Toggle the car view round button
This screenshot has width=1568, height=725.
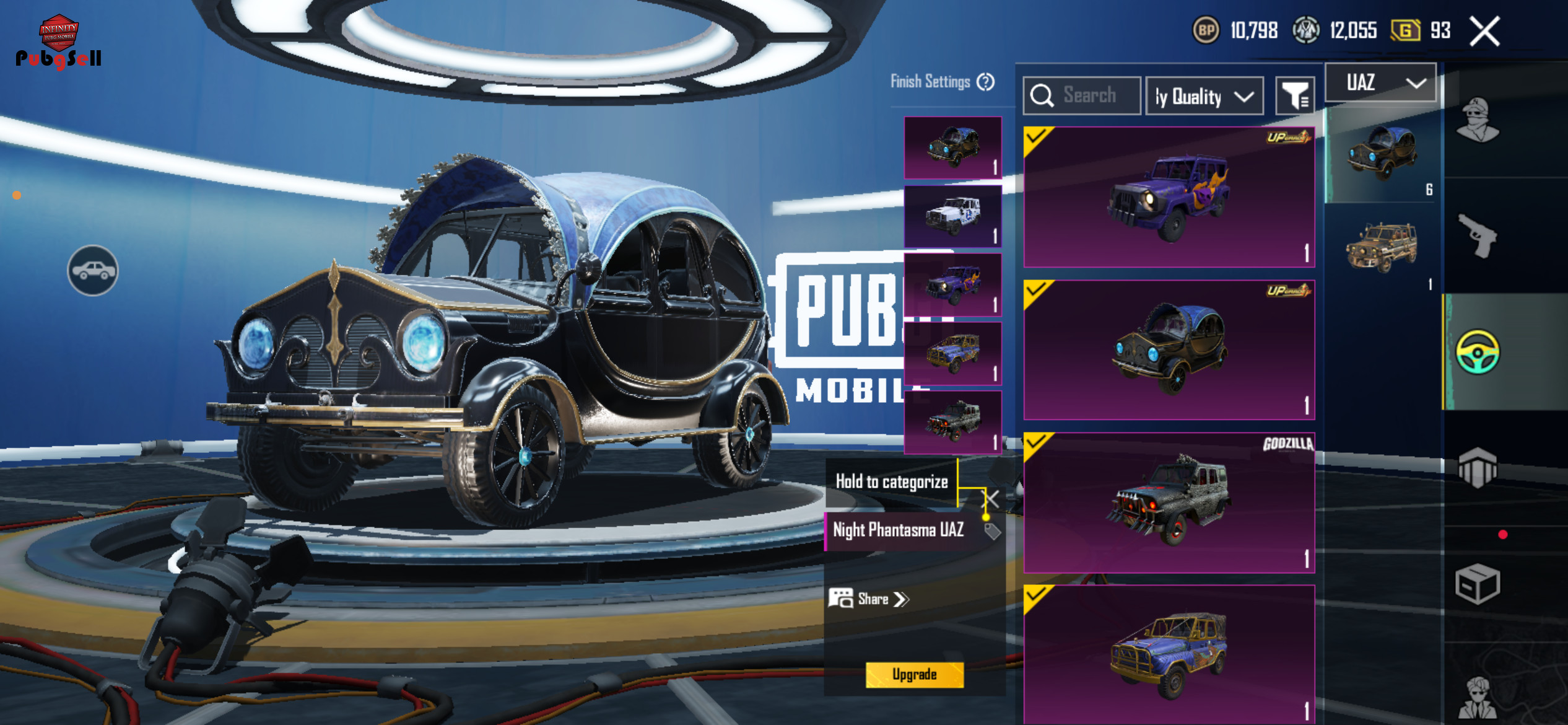coord(93,271)
